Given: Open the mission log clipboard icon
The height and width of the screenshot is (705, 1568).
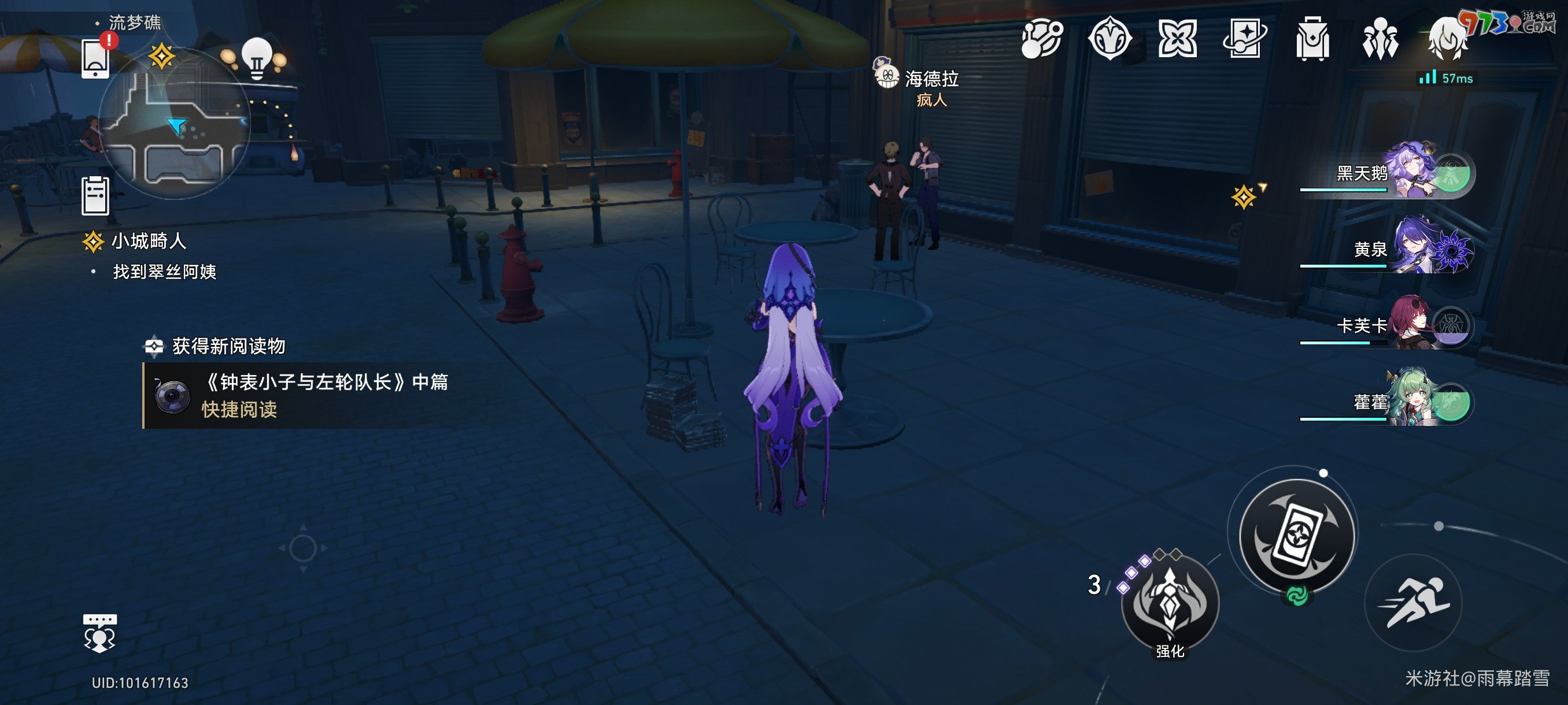Looking at the screenshot, I should [x=95, y=196].
